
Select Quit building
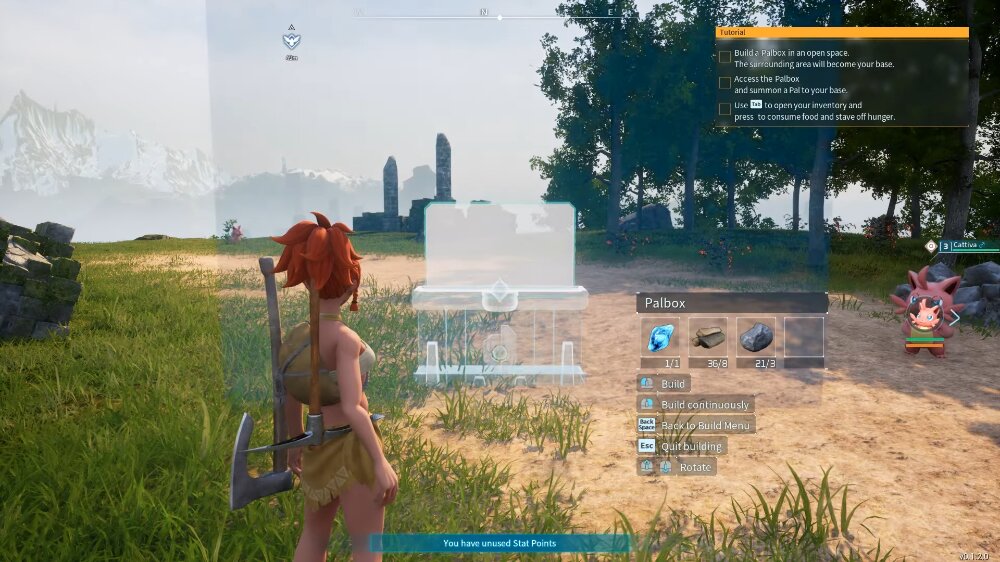692,446
